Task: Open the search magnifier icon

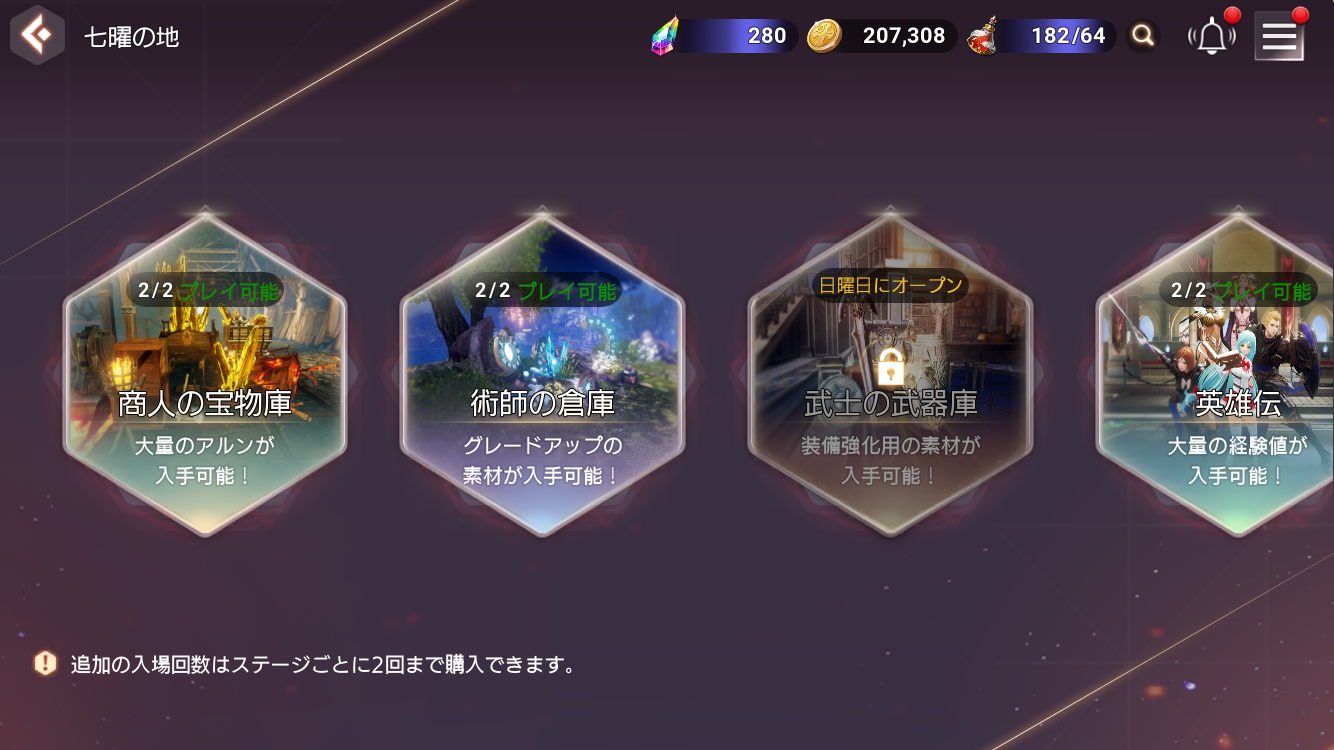Action: coord(1143,35)
